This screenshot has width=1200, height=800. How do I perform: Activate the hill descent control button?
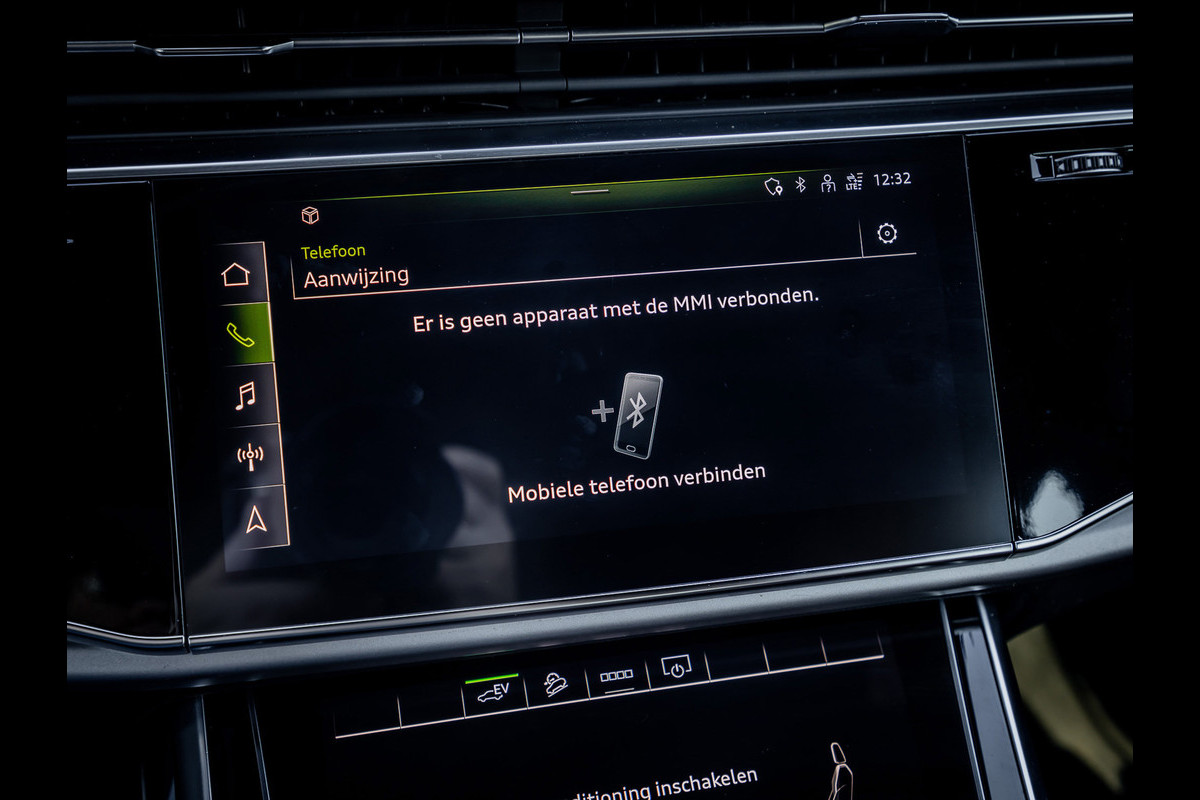tap(555, 685)
